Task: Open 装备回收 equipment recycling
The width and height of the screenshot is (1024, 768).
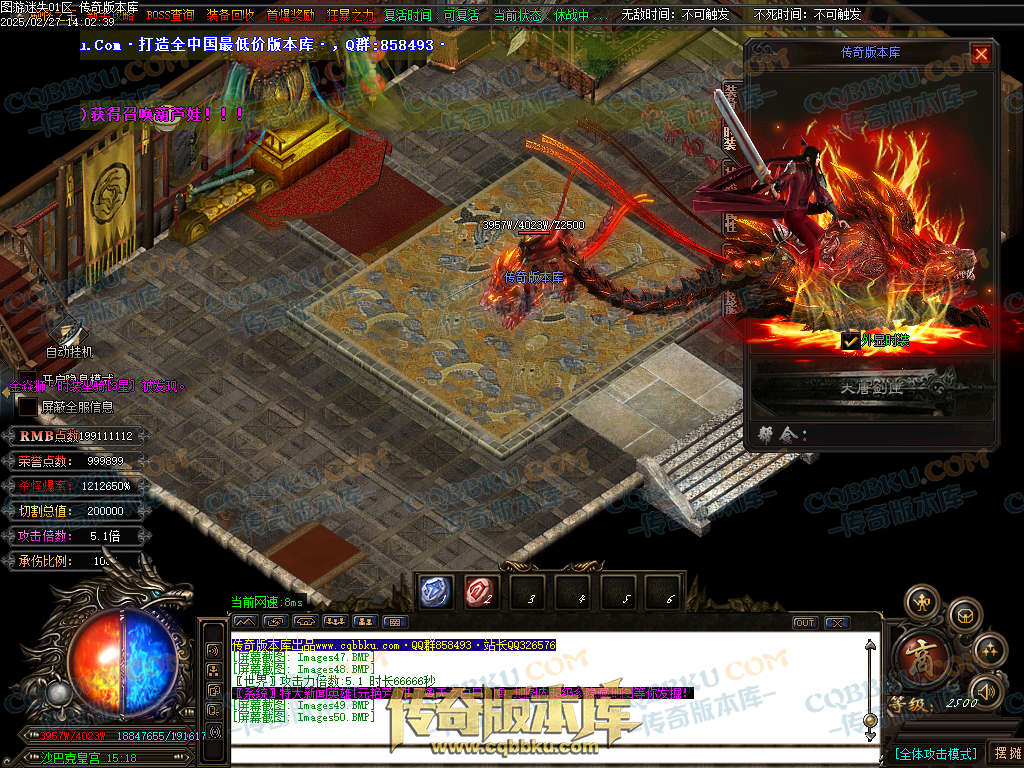Action: point(230,15)
